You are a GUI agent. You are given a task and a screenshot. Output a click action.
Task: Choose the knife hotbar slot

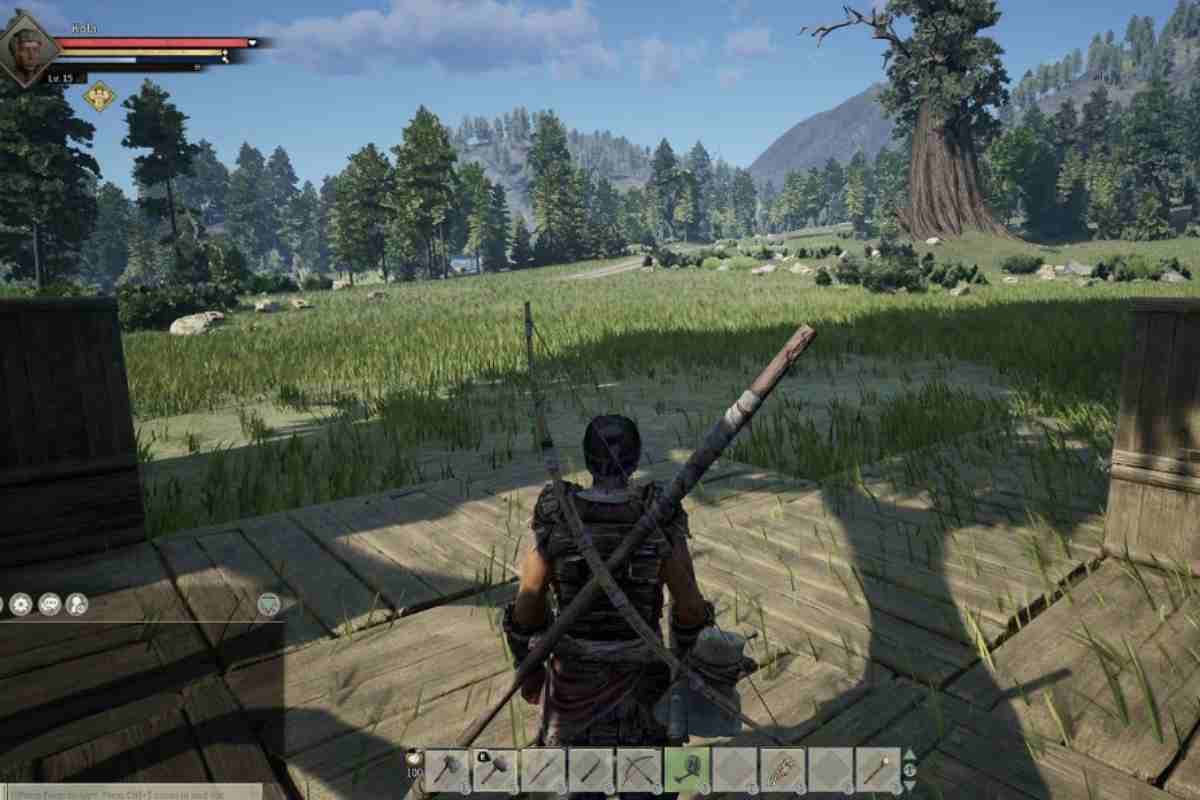tap(591, 769)
